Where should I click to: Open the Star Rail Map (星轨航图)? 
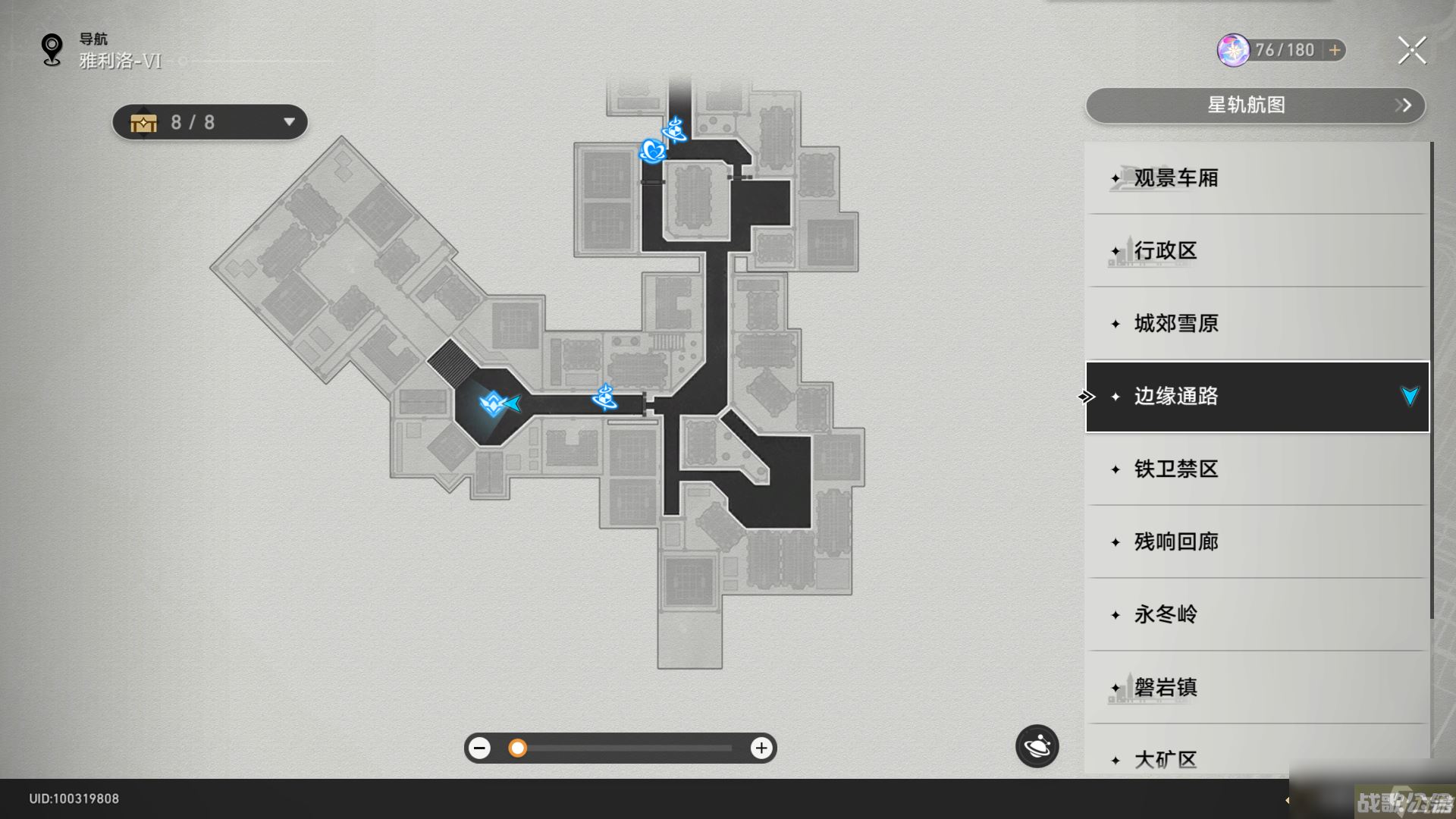pos(1255,105)
